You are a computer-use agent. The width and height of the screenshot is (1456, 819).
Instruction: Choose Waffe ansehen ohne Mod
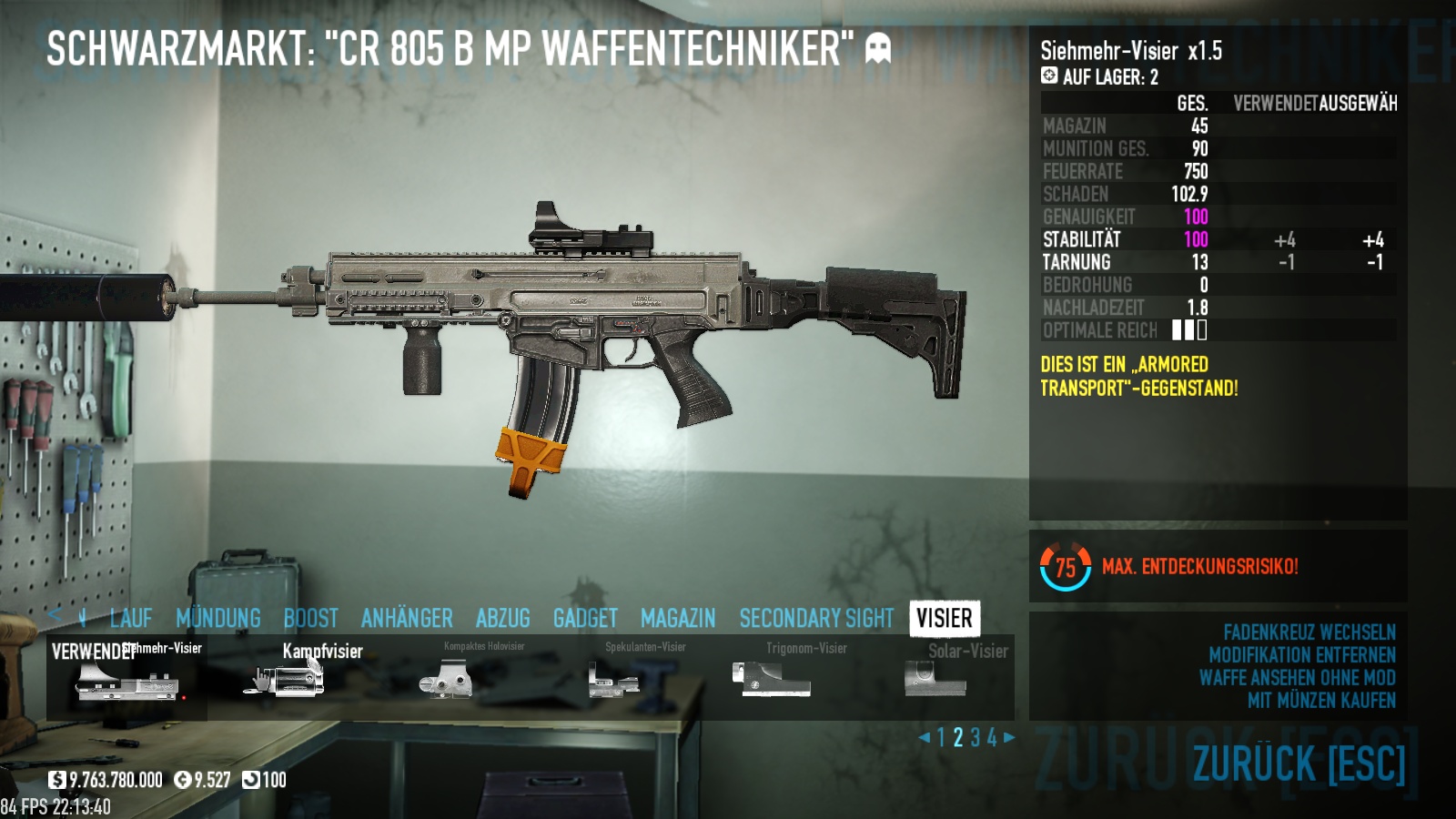(x=1297, y=678)
